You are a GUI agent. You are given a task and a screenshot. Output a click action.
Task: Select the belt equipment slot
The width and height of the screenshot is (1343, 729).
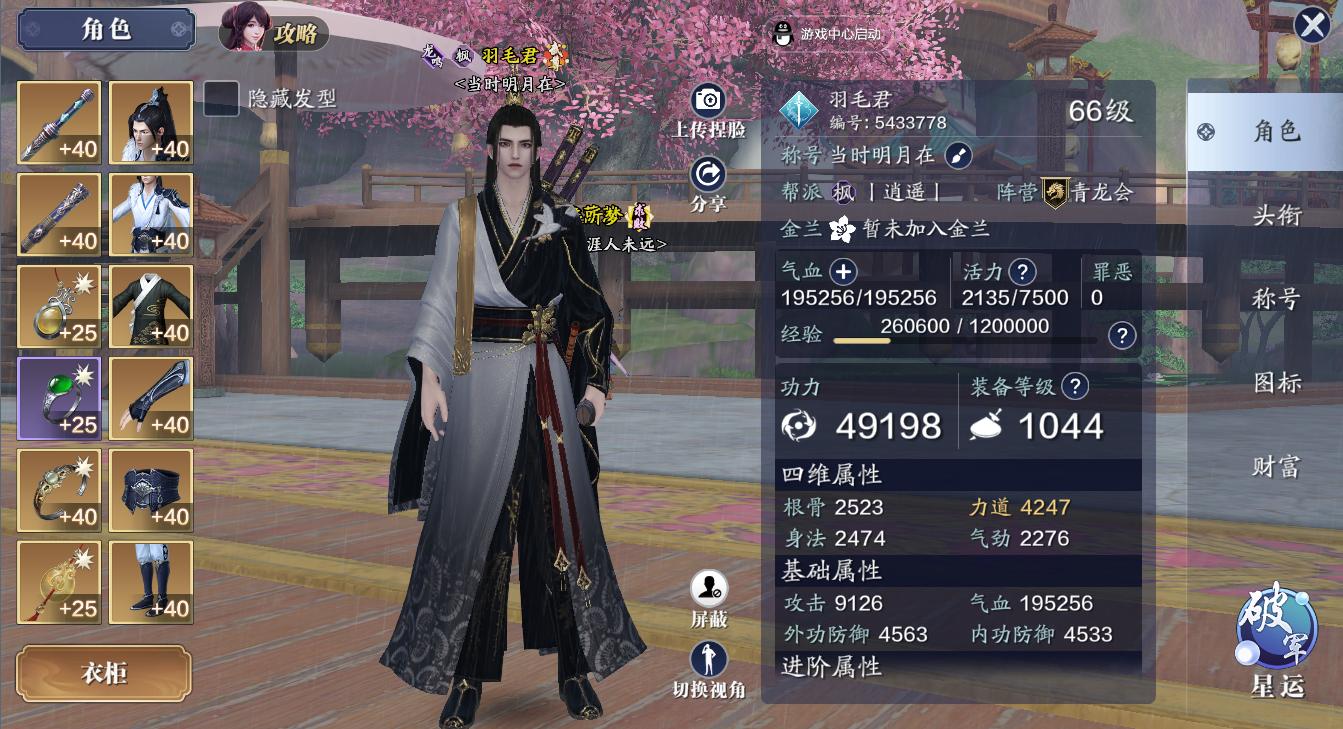pyautogui.click(x=151, y=490)
